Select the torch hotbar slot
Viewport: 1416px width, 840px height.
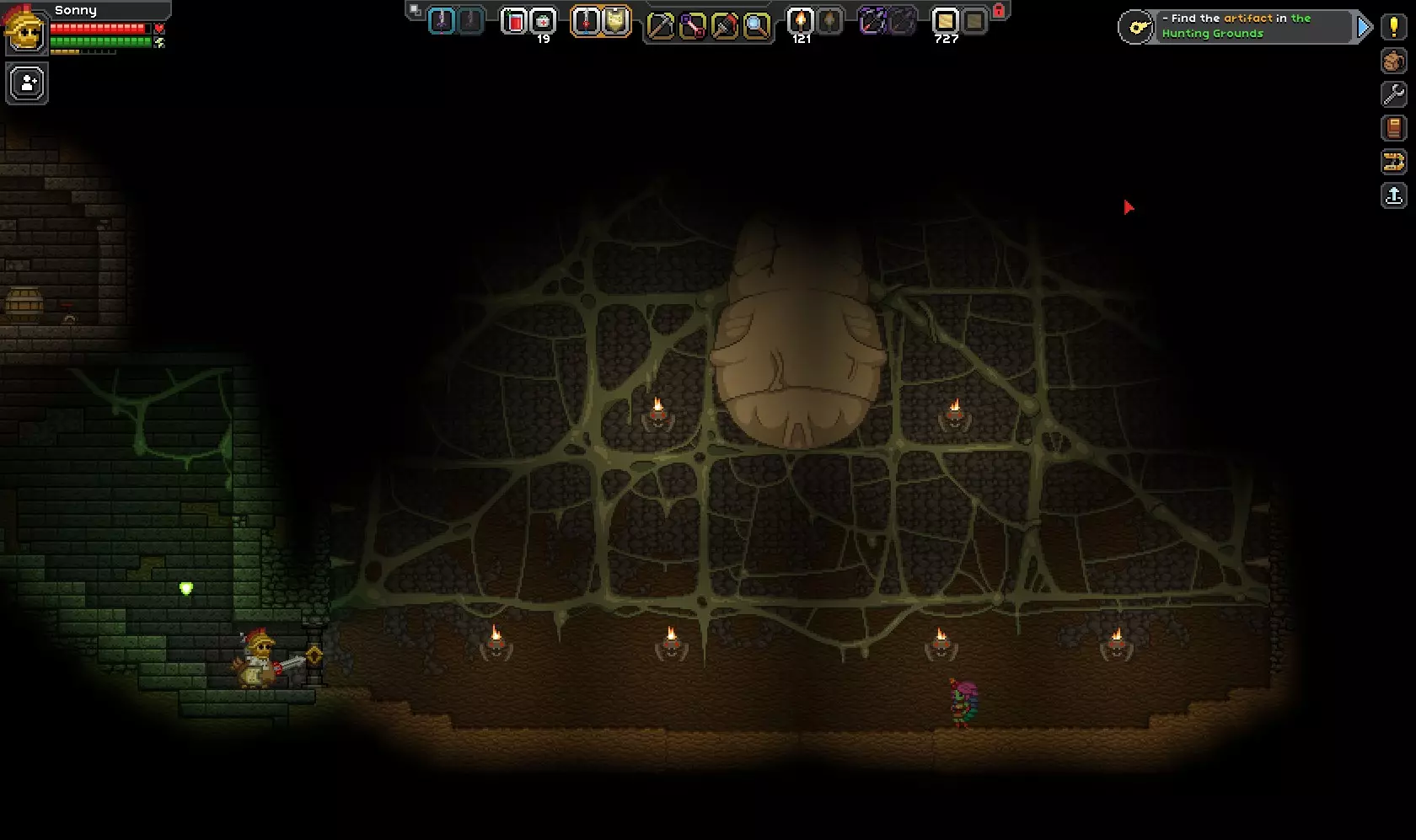pyautogui.click(x=800, y=21)
